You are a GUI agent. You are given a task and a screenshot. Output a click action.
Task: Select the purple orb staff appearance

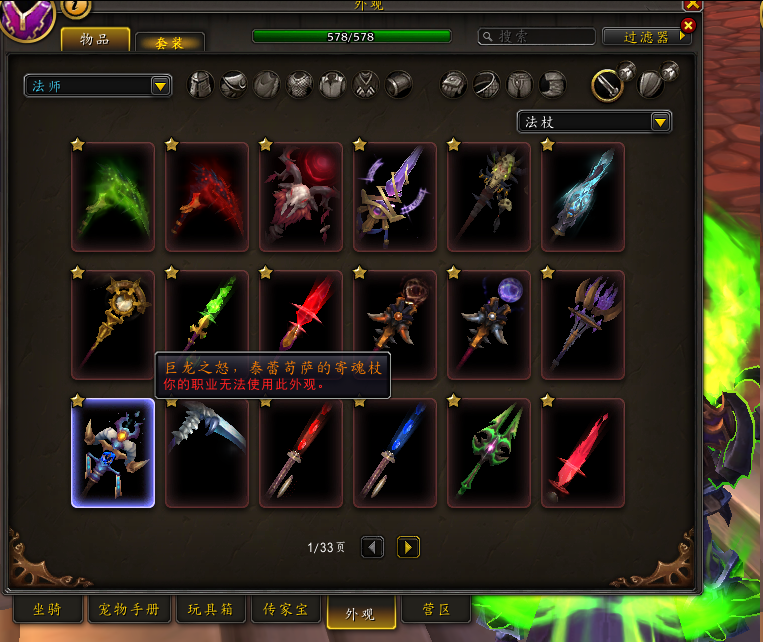(x=489, y=325)
